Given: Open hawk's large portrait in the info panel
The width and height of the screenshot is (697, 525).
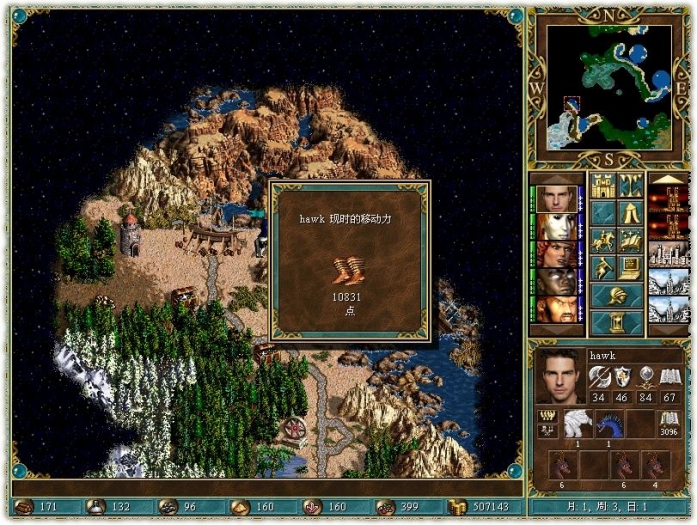Looking at the screenshot, I should pyautogui.click(x=559, y=375).
